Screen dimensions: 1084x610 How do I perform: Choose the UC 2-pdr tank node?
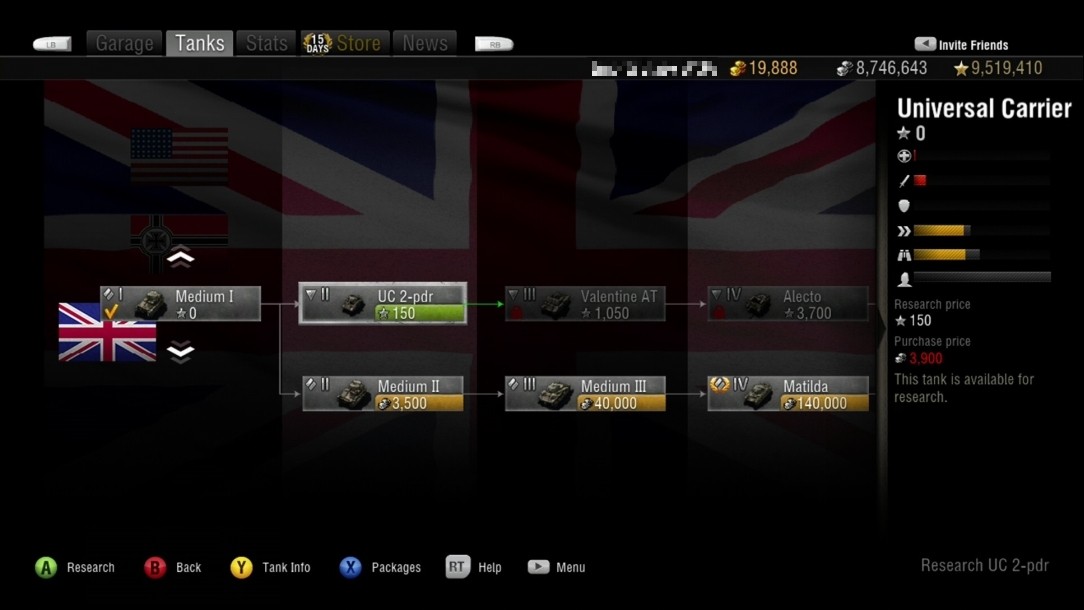(x=383, y=304)
